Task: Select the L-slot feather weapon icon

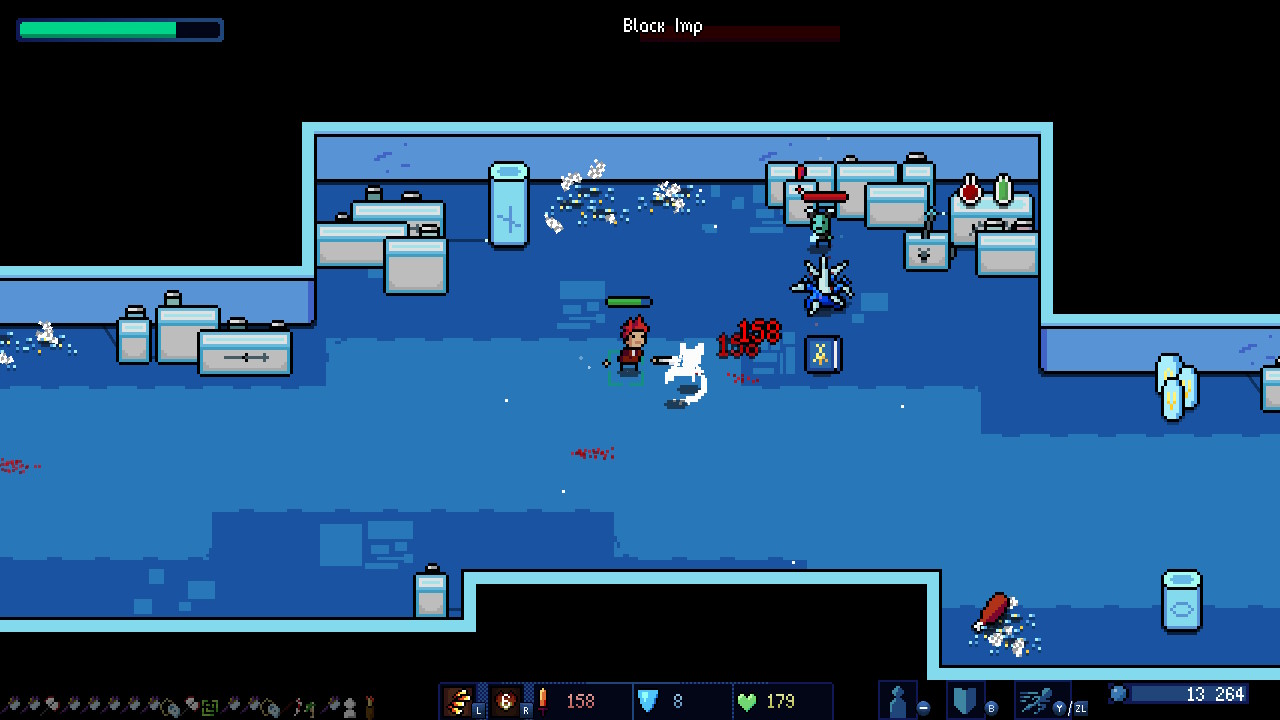Action: [459, 700]
